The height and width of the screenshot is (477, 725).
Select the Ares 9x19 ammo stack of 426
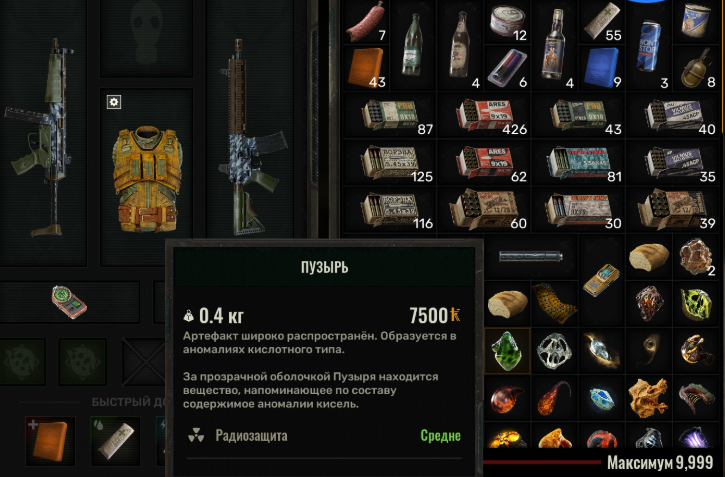click(483, 115)
